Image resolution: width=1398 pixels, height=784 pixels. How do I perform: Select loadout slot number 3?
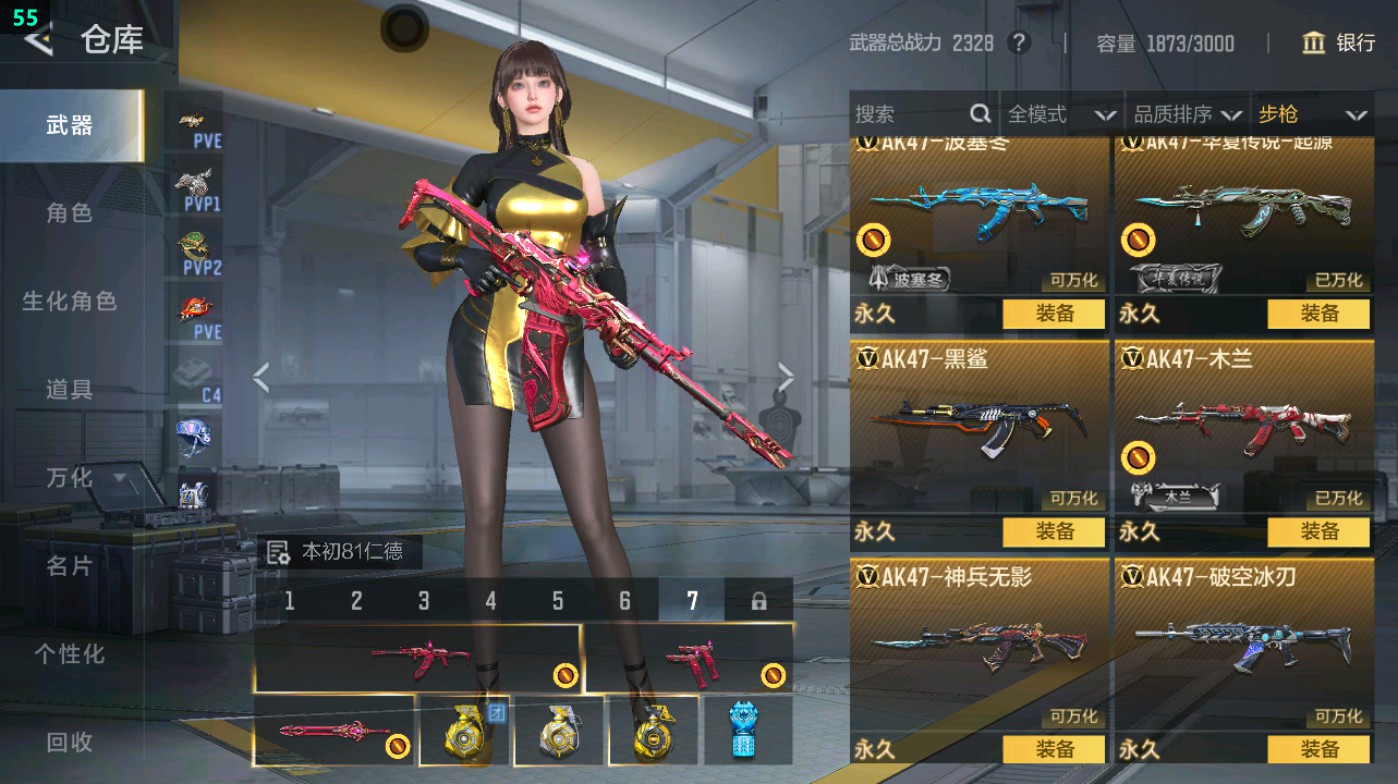pyautogui.click(x=424, y=601)
